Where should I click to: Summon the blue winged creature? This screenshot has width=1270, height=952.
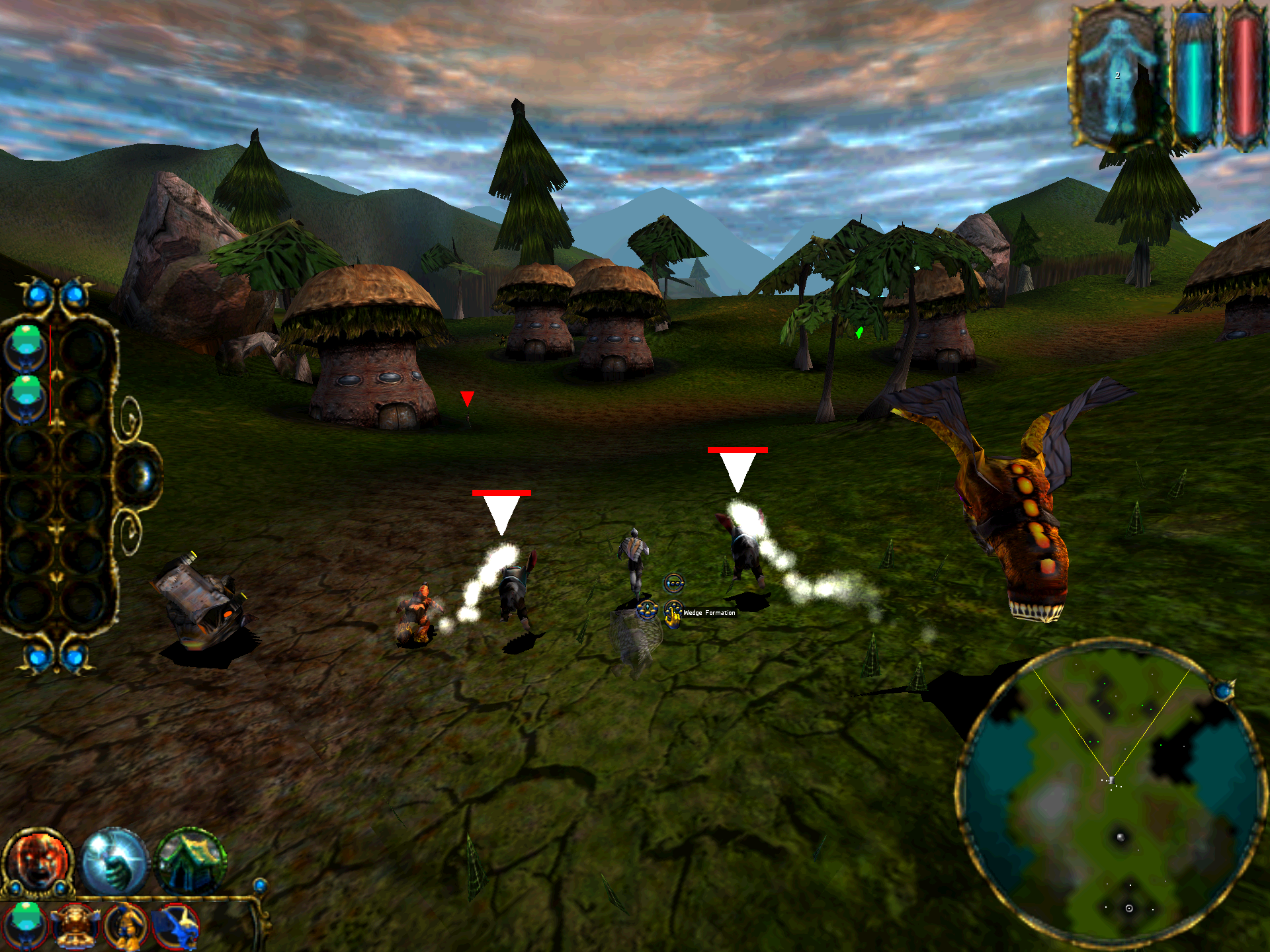click(x=176, y=926)
